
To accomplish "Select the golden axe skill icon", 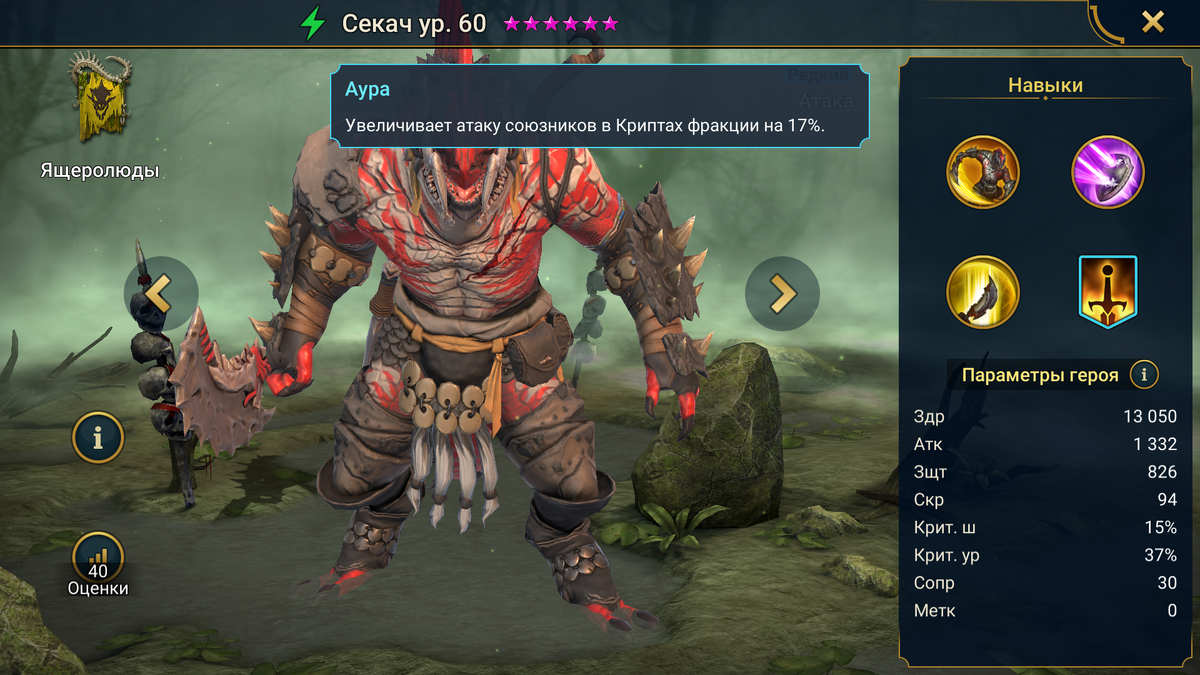I will click(983, 292).
